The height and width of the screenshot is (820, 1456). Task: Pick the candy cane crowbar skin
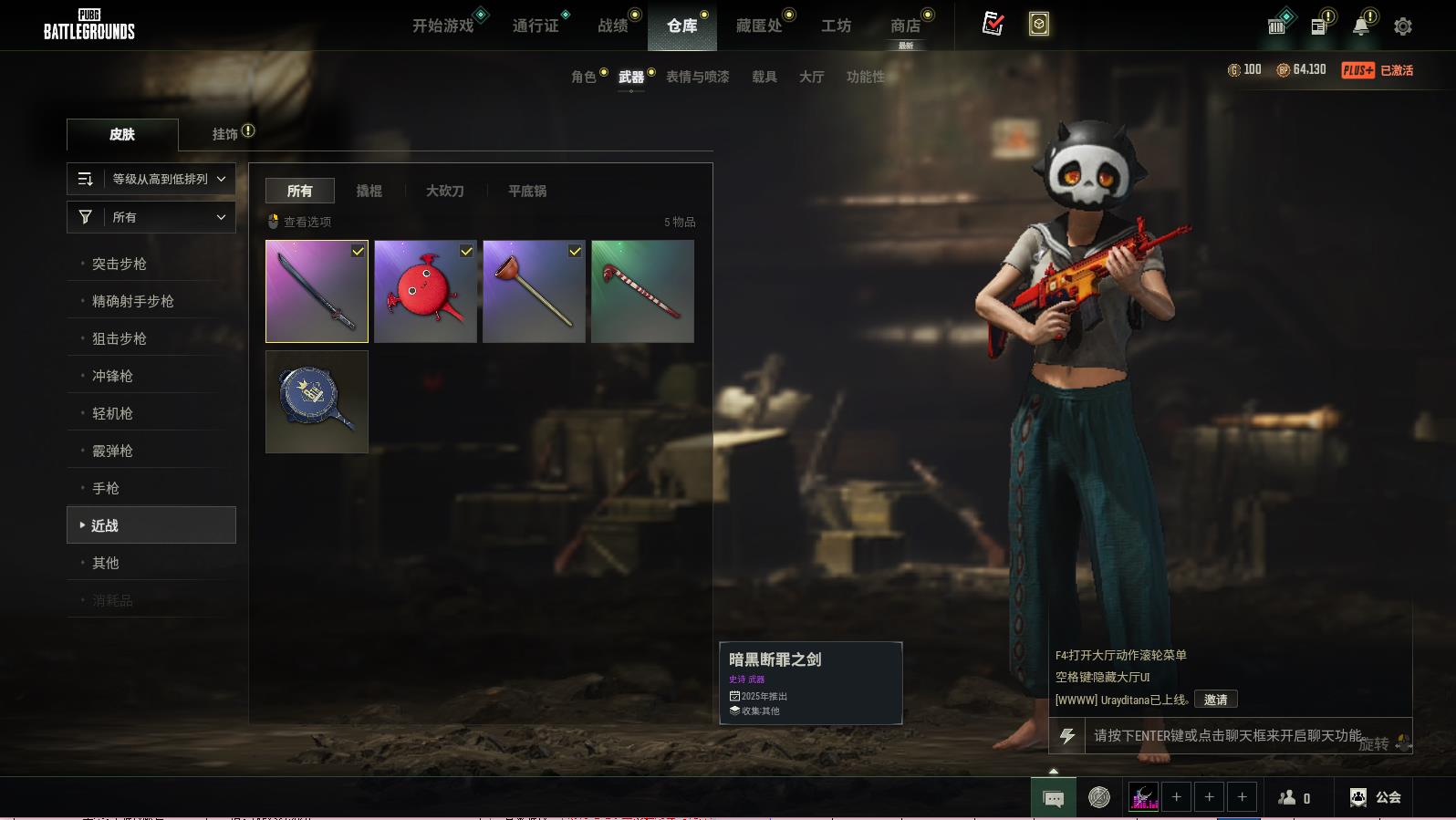(642, 291)
